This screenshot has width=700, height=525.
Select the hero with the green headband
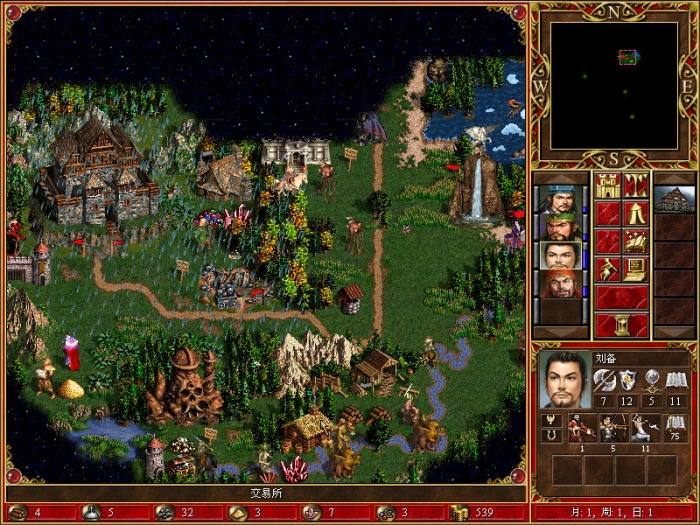pos(563,225)
